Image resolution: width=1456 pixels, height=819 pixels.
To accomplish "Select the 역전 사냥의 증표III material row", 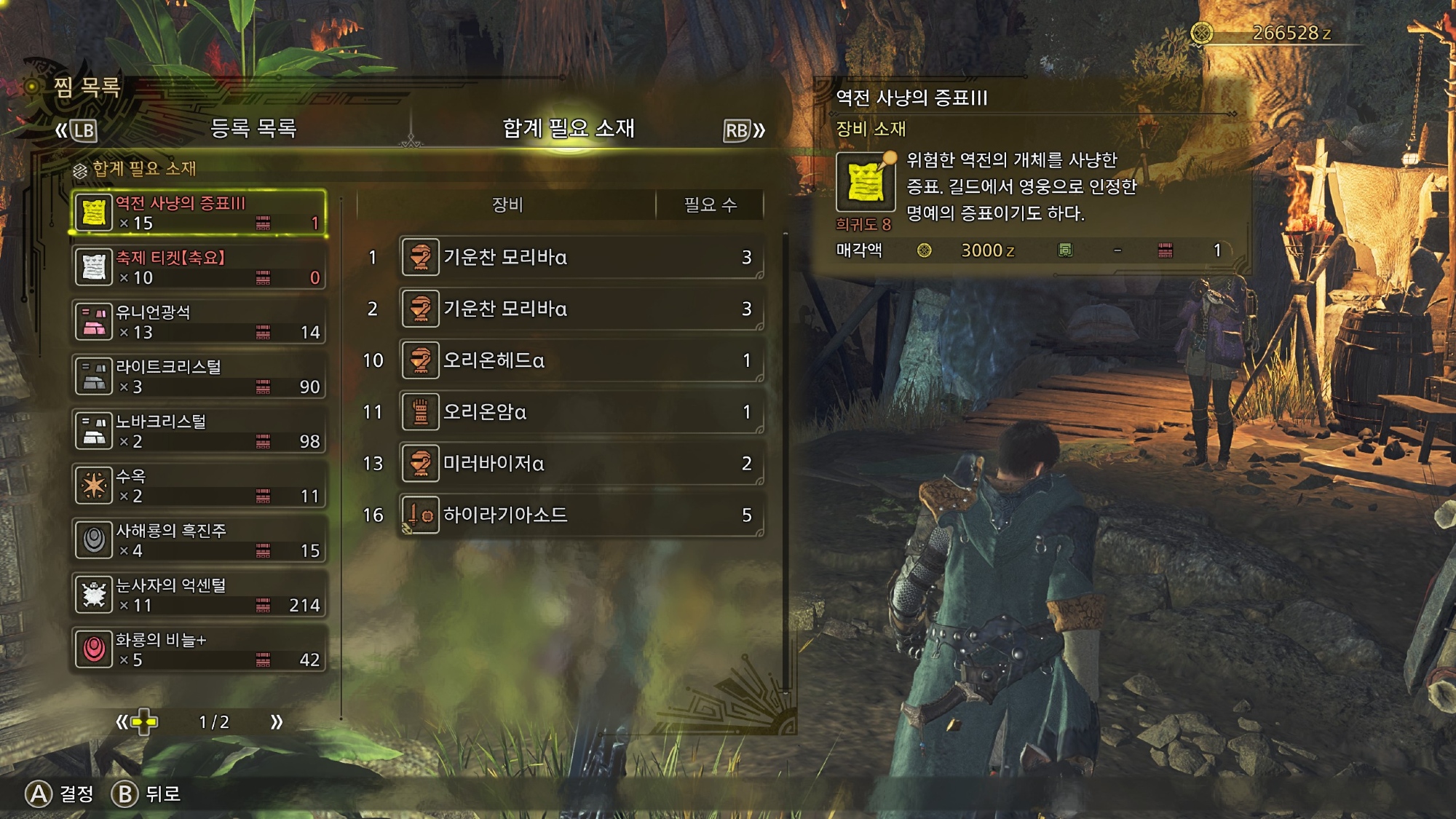I will 198,213.
